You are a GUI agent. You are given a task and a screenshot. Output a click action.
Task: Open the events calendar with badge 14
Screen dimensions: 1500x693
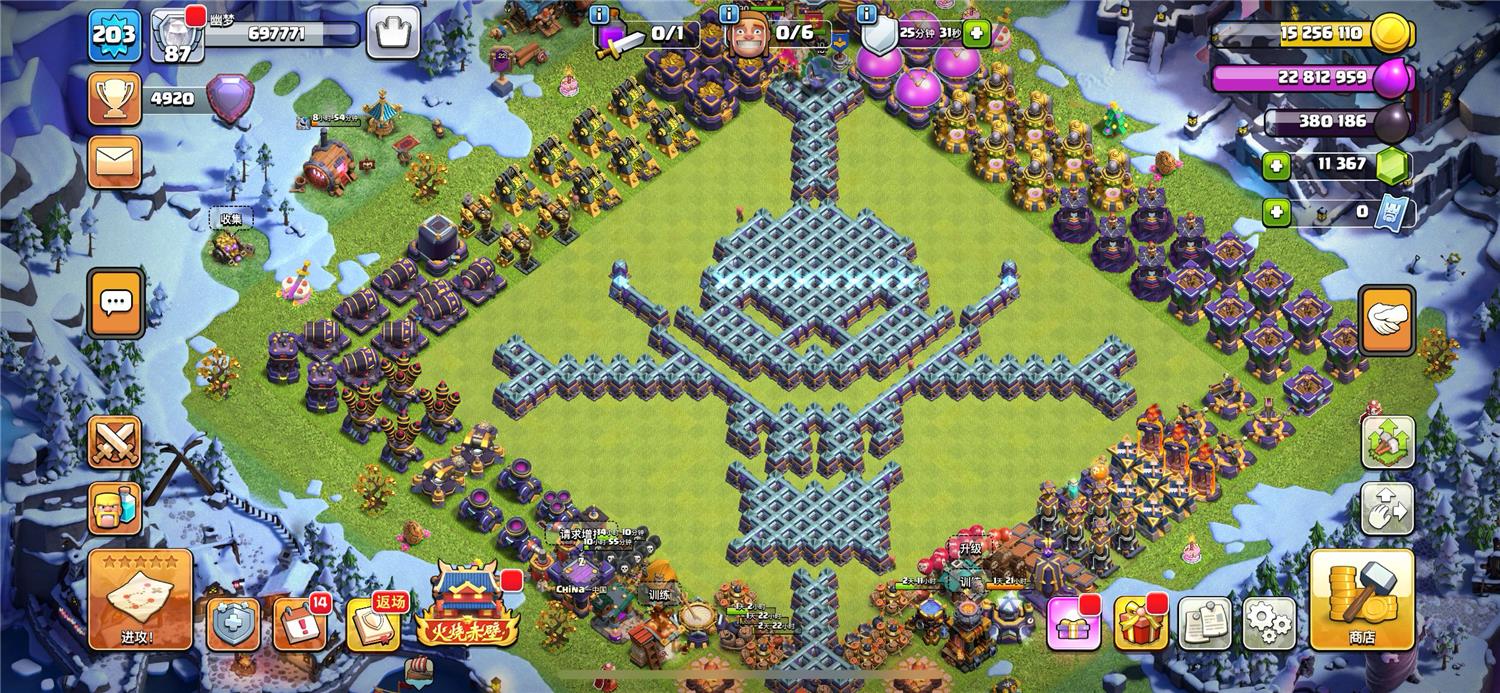[x=299, y=624]
